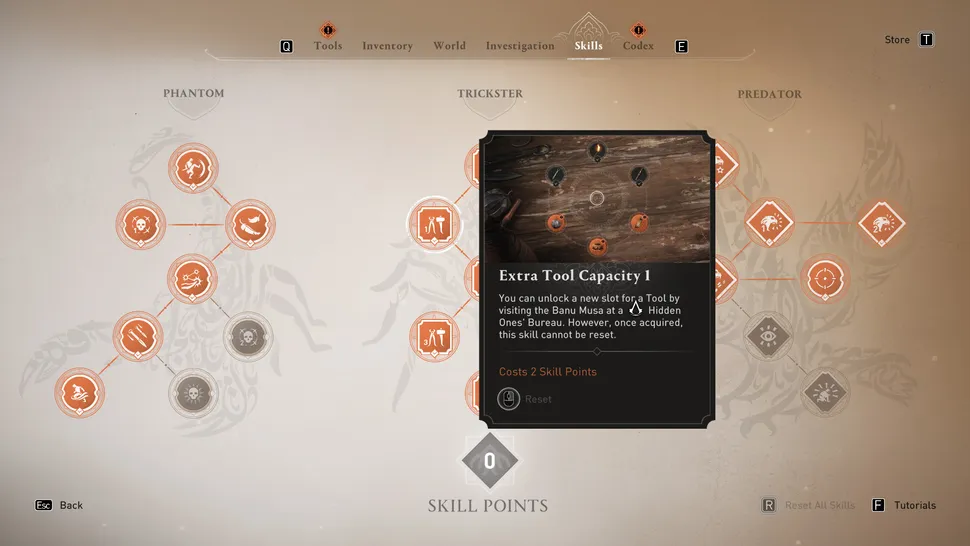Select the crouching figure Phantom skill node
The image size is (970, 546).
[x=80, y=393]
